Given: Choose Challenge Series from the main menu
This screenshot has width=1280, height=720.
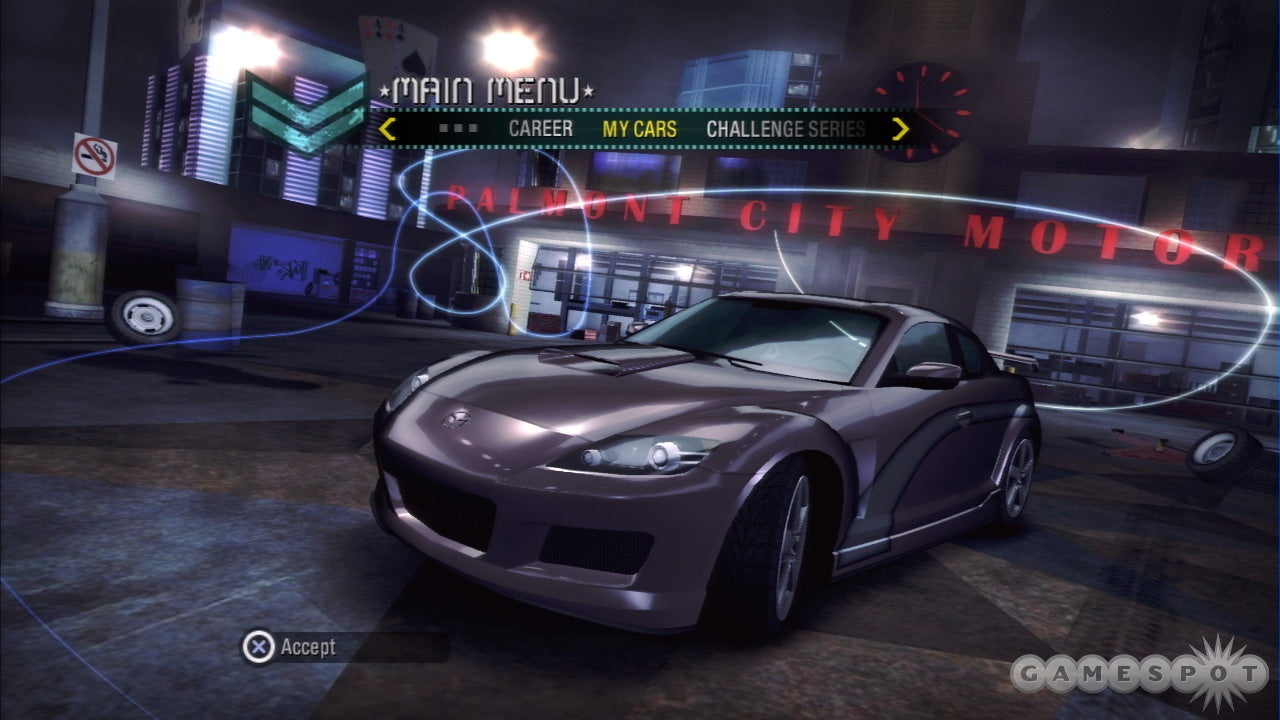Looking at the screenshot, I should [785, 129].
